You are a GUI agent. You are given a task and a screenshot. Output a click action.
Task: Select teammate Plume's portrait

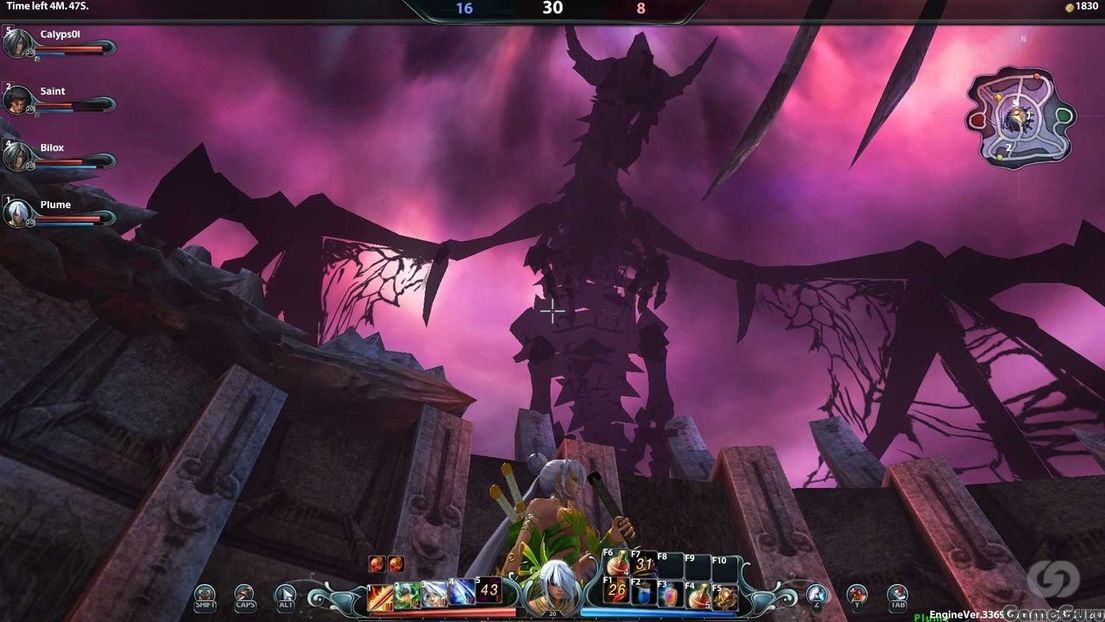[18, 213]
